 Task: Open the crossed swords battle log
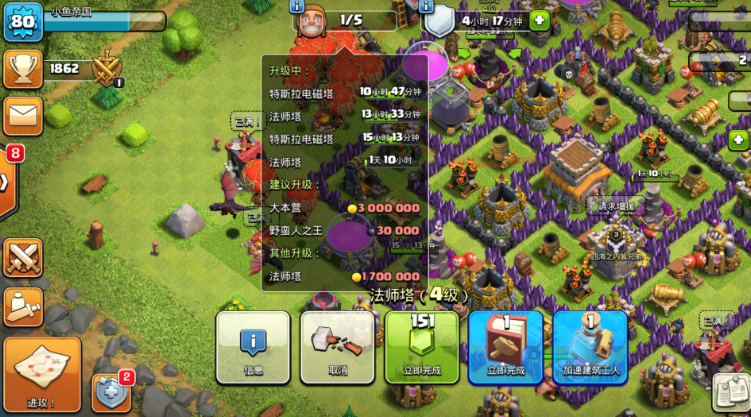tap(22, 258)
